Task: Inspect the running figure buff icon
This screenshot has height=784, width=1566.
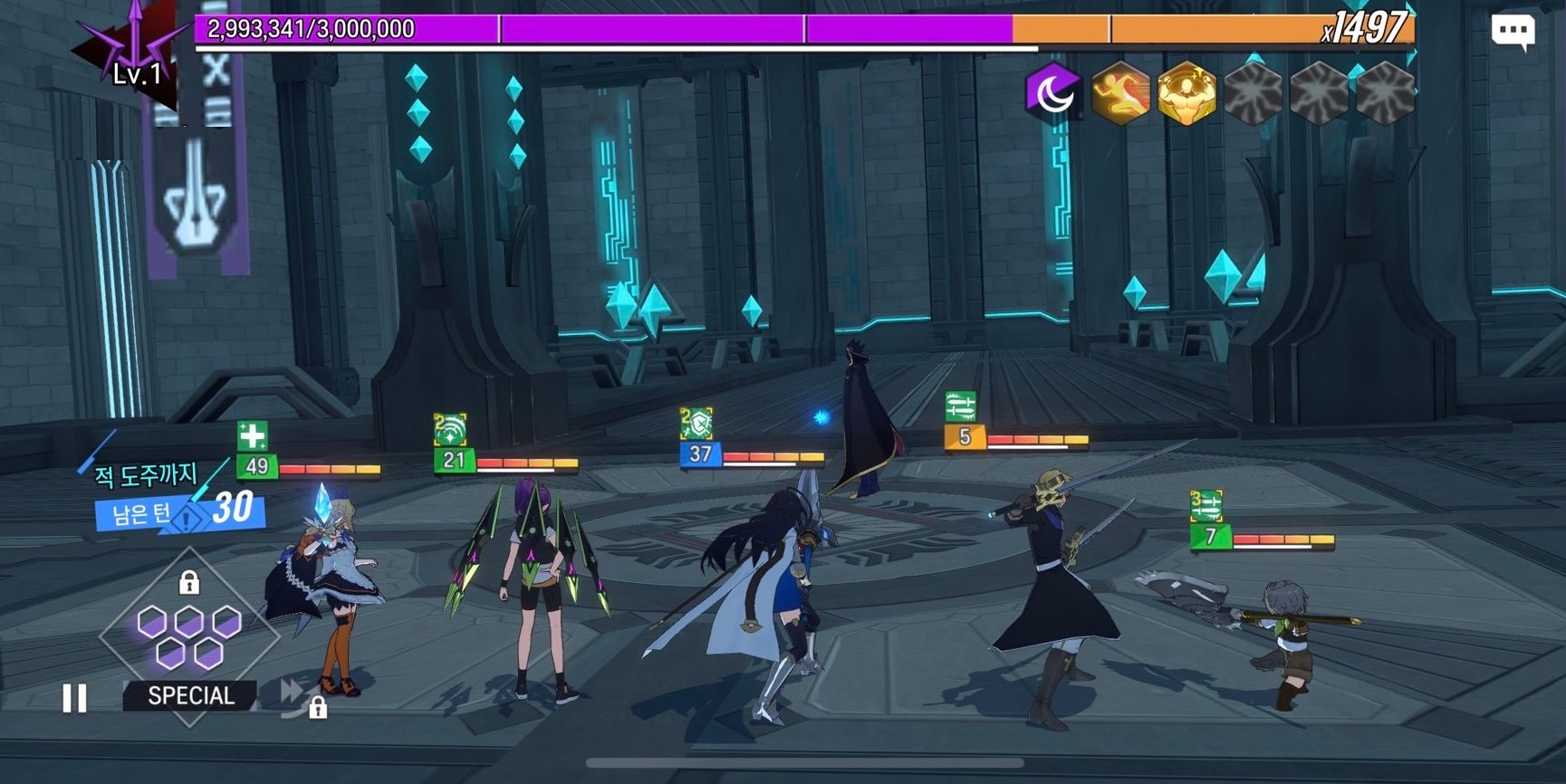Action: point(1119,92)
